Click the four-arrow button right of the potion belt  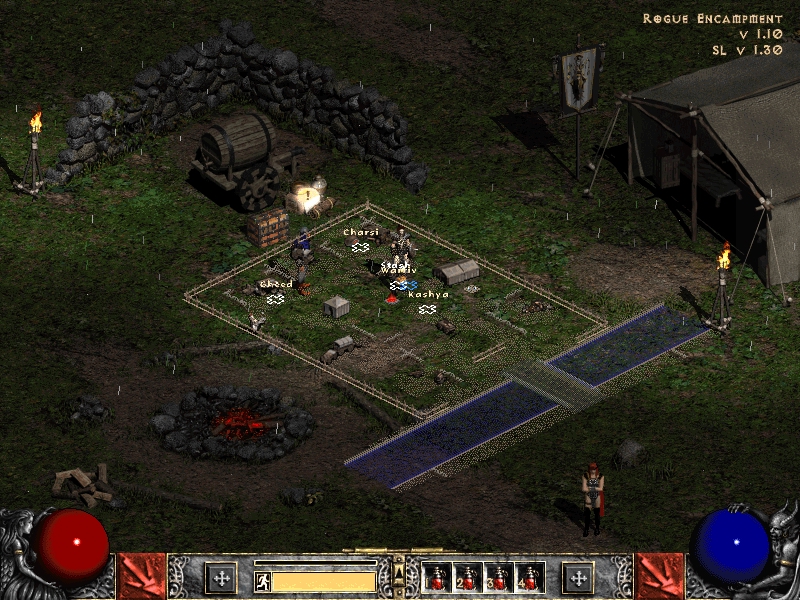tap(577, 578)
